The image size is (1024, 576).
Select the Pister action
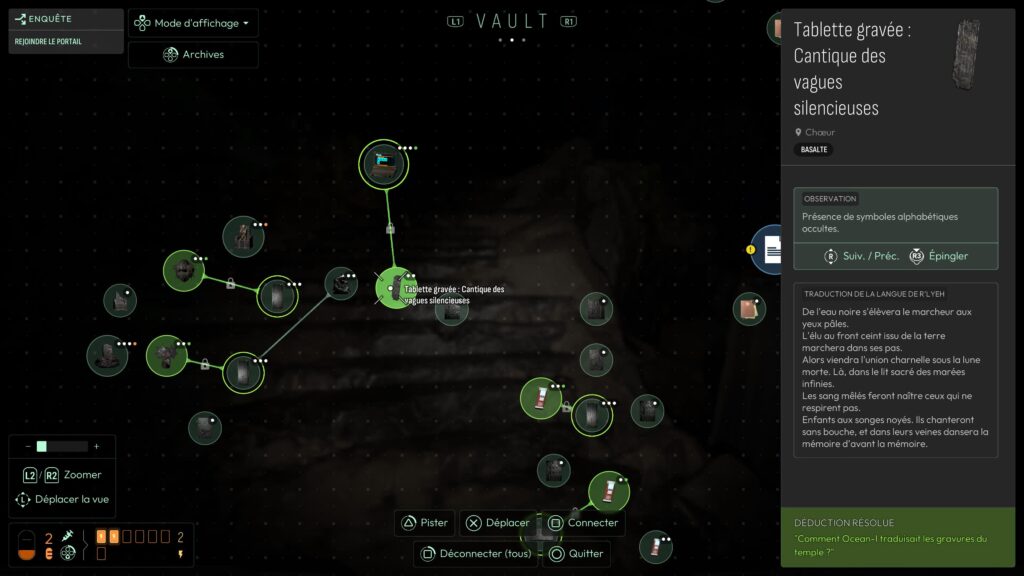424,522
